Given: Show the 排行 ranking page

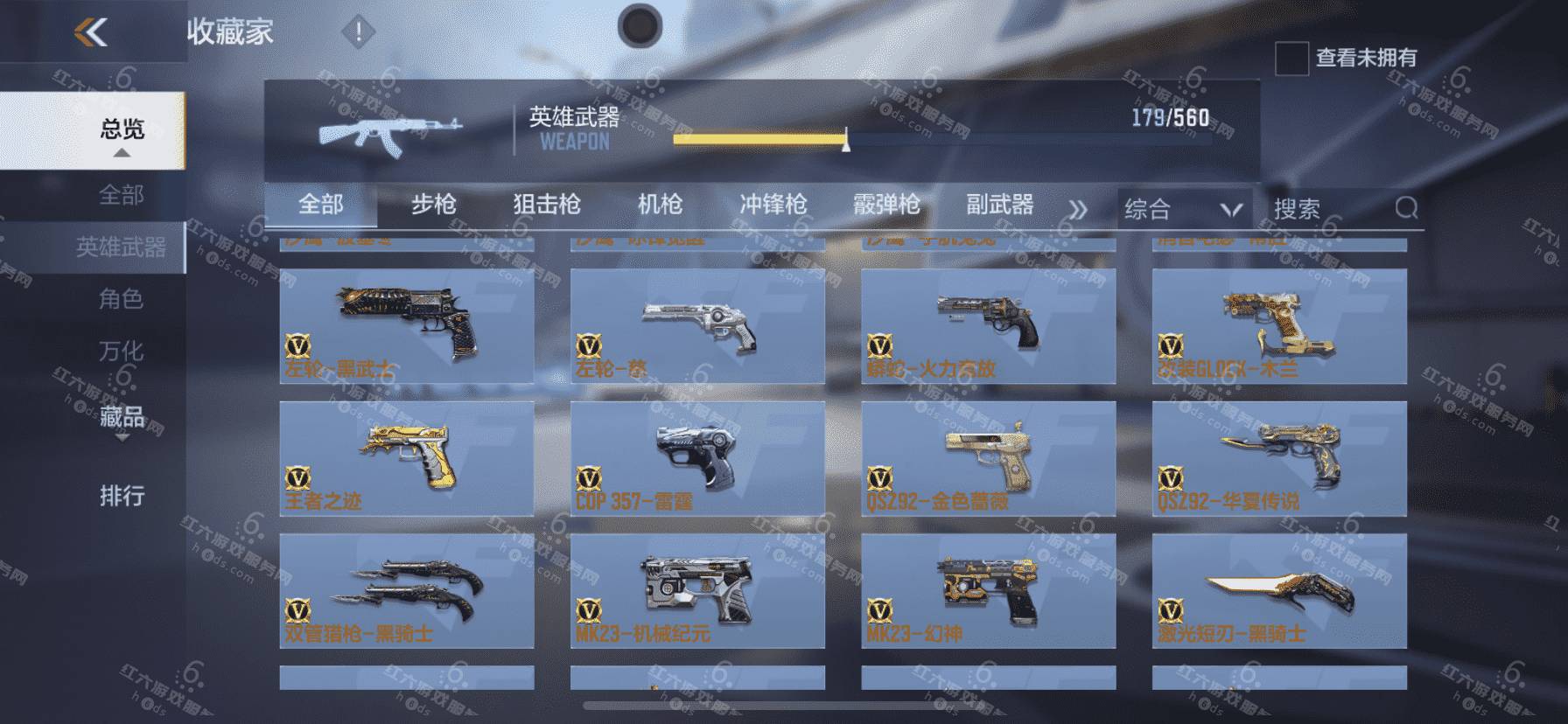Looking at the screenshot, I should pos(122,496).
